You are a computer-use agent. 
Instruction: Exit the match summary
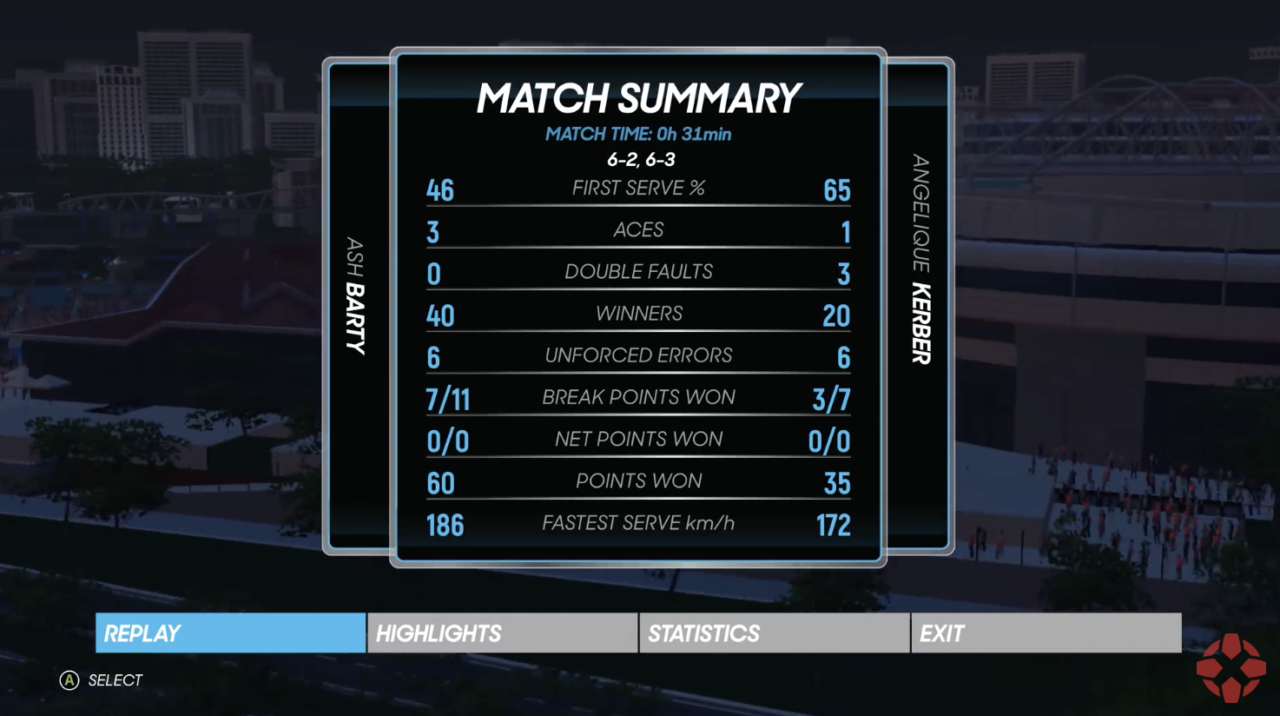1046,633
